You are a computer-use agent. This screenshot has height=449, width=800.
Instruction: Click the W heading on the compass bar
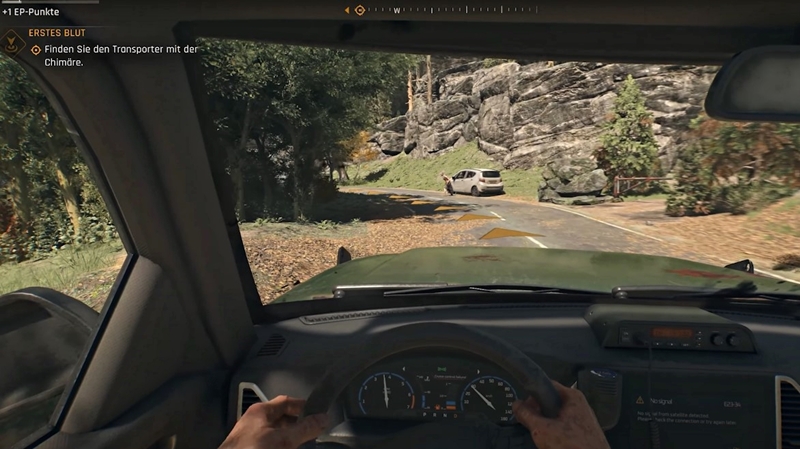point(397,10)
